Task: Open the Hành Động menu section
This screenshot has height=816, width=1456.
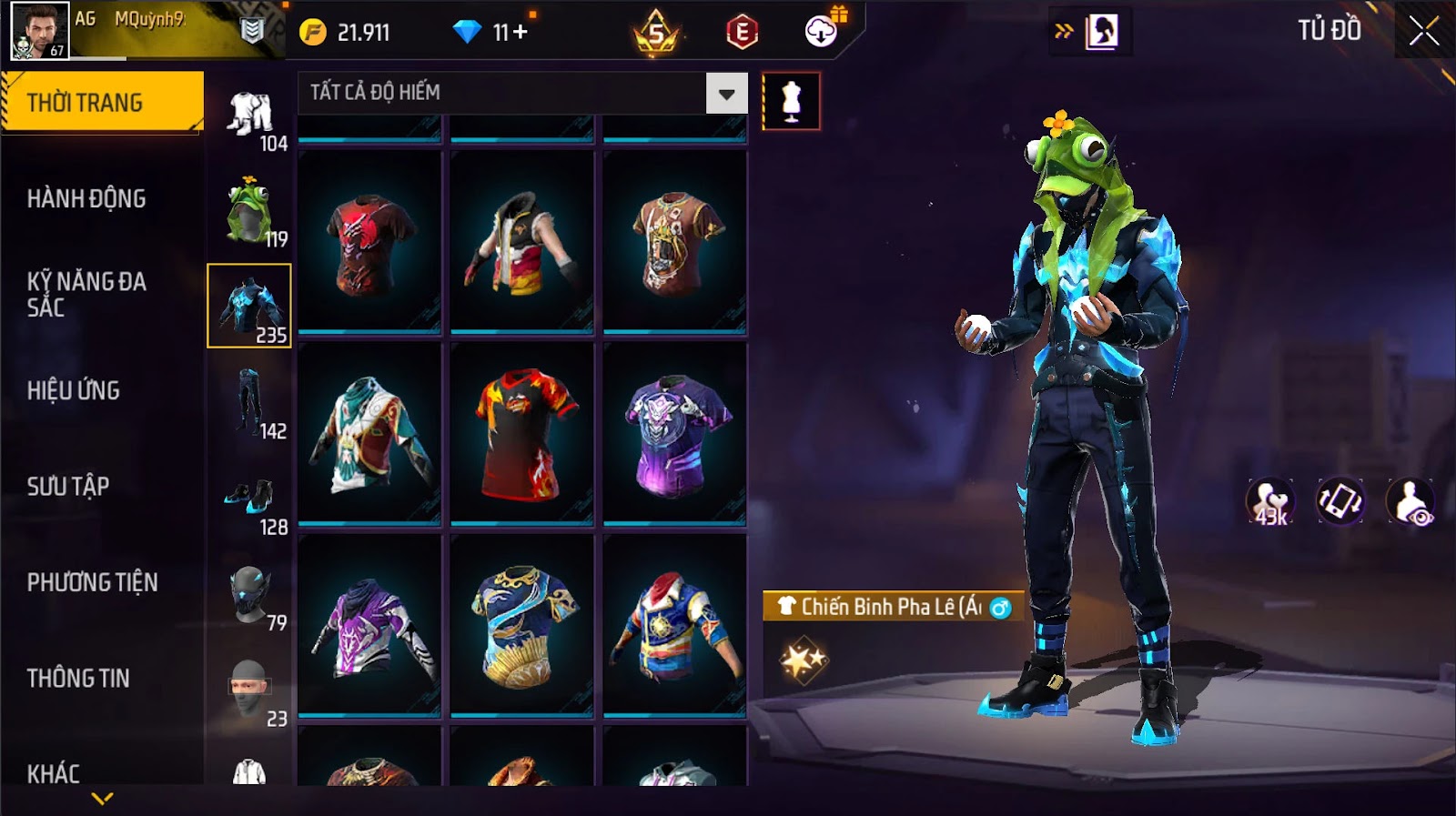Action: [x=86, y=198]
